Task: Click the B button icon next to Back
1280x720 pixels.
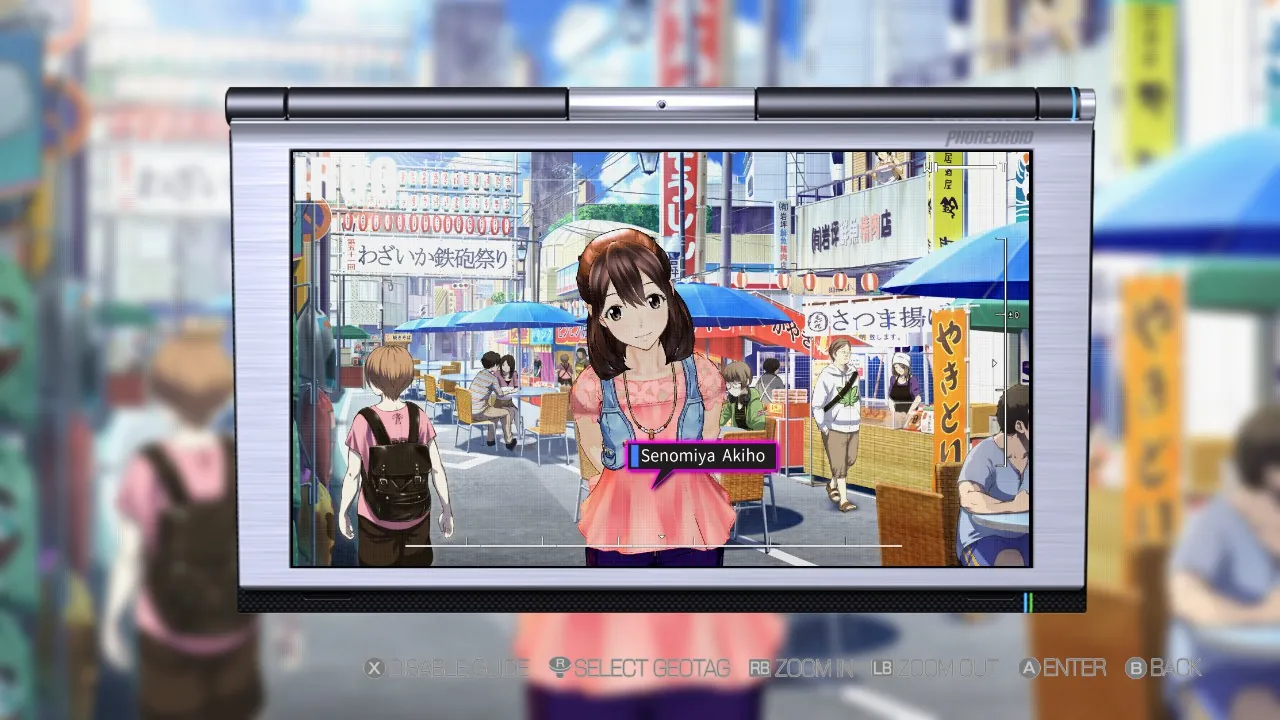Action: [x=1136, y=668]
